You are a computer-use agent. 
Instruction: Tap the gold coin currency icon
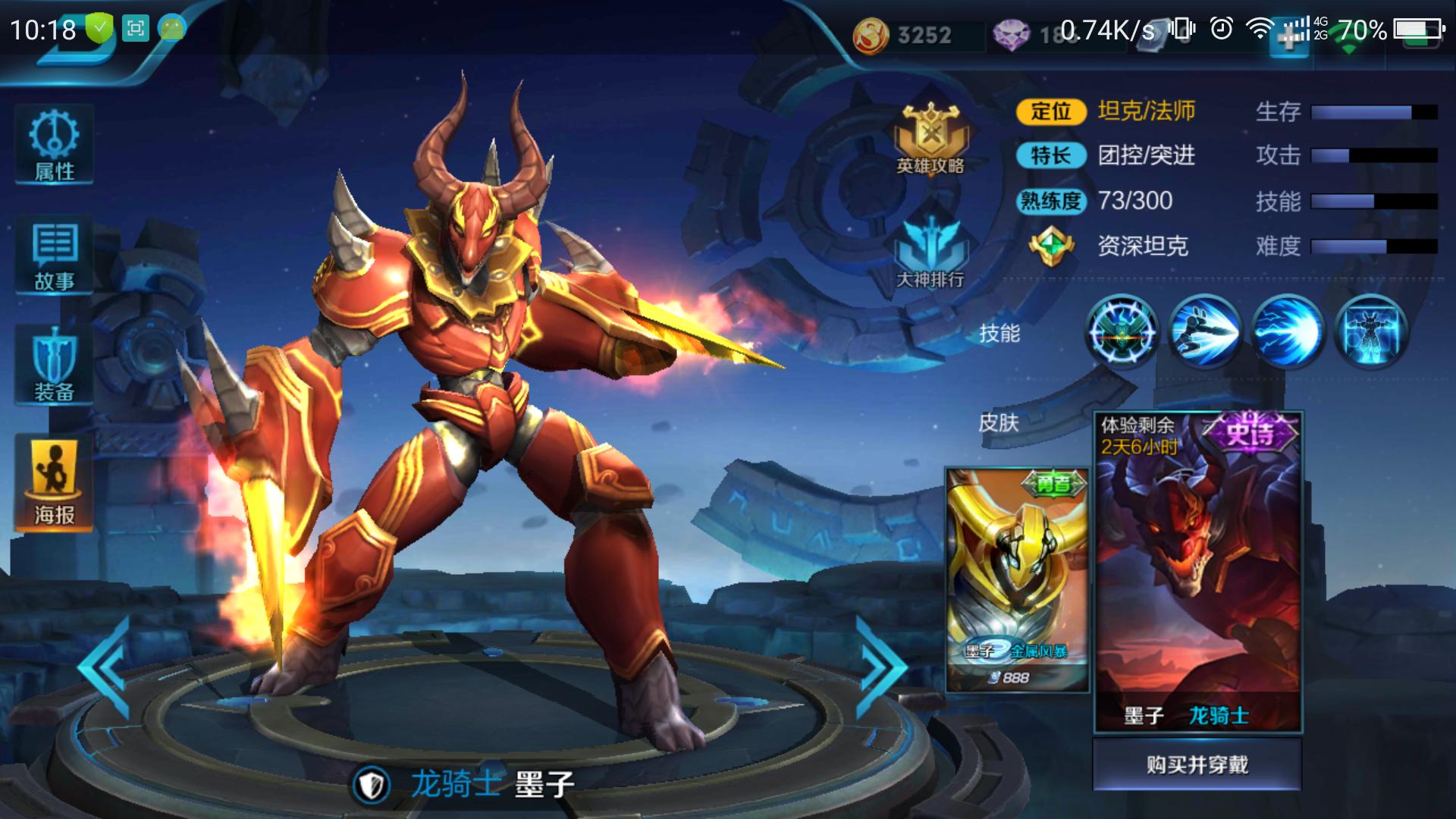click(x=871, y=35)
